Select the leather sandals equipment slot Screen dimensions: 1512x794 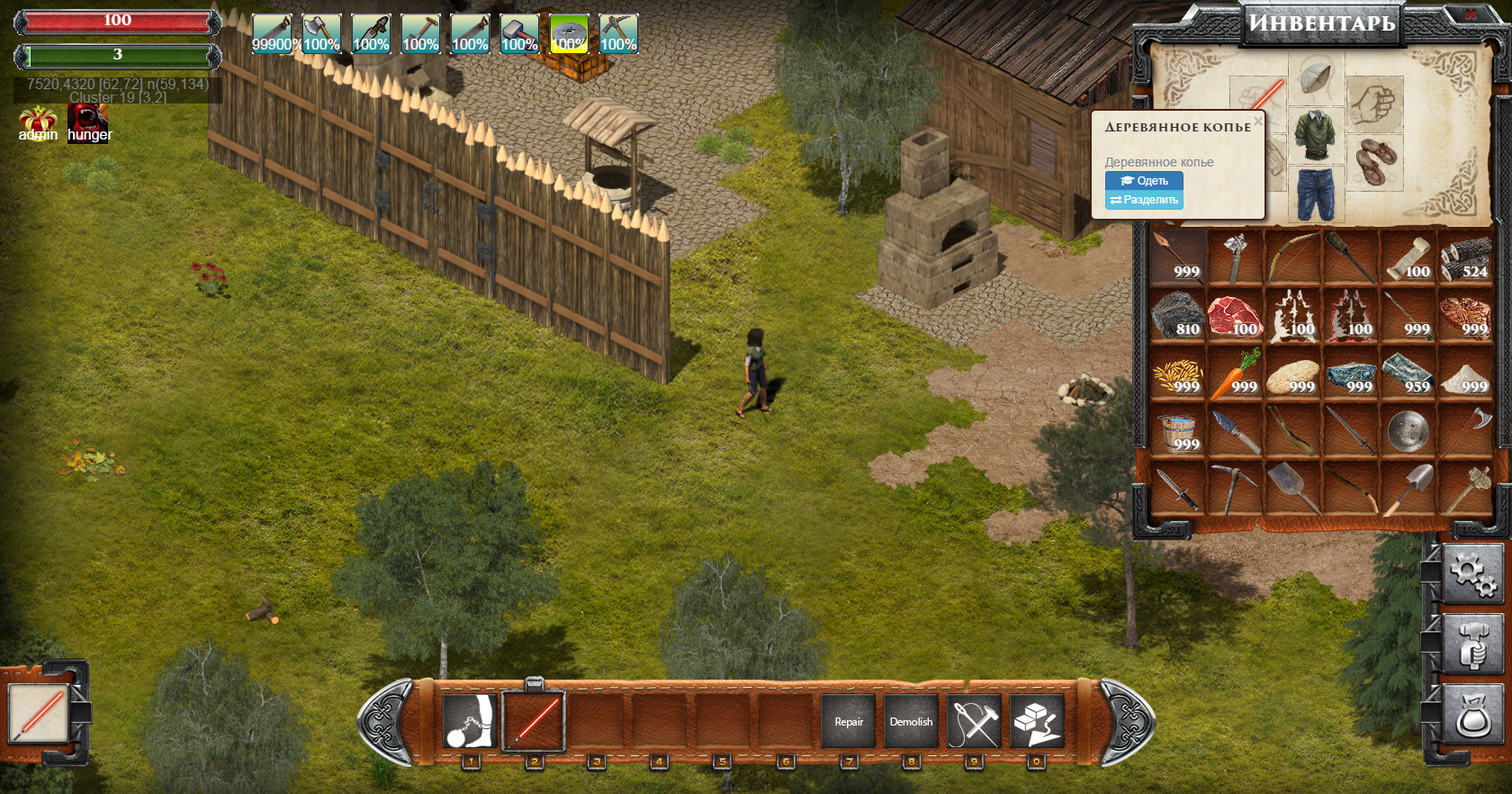click(x=1374, y=161)
